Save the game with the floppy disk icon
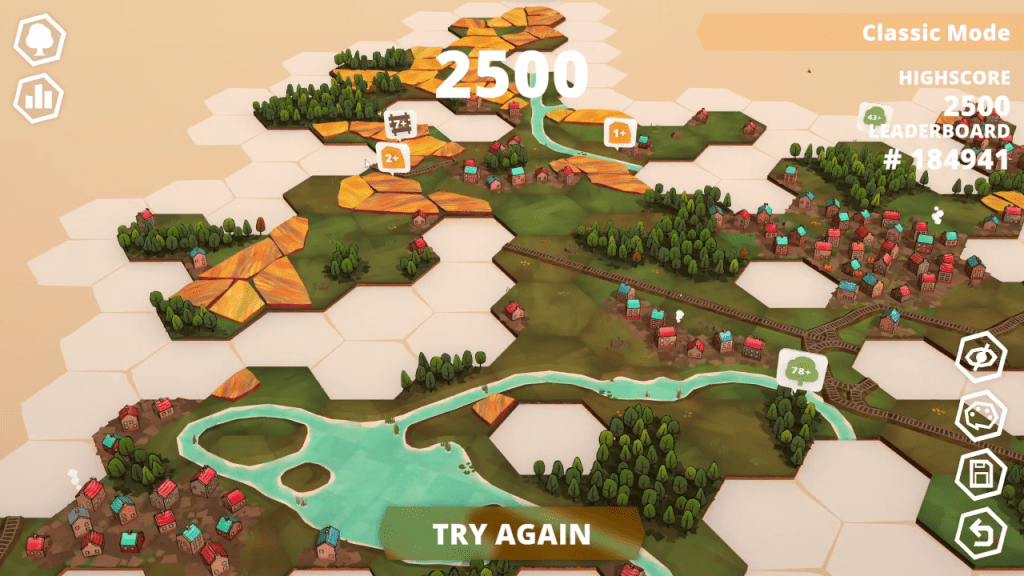The image size is (1024, 576). point(980,474)
